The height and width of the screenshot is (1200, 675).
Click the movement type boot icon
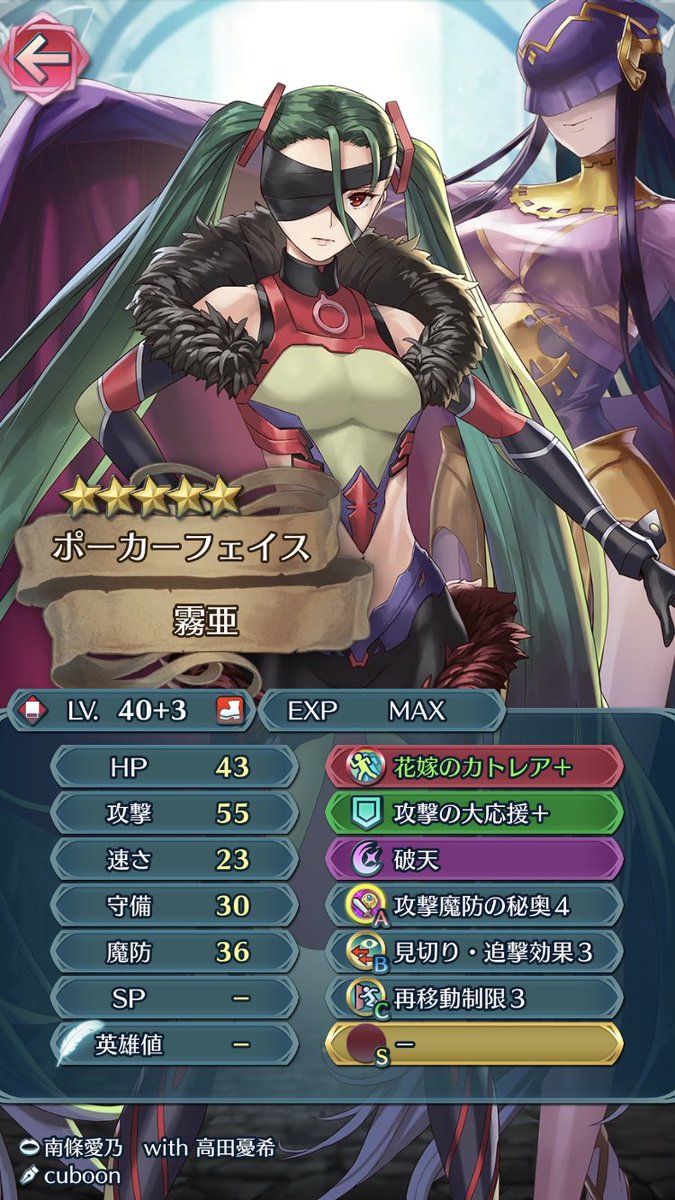(227, 711)
